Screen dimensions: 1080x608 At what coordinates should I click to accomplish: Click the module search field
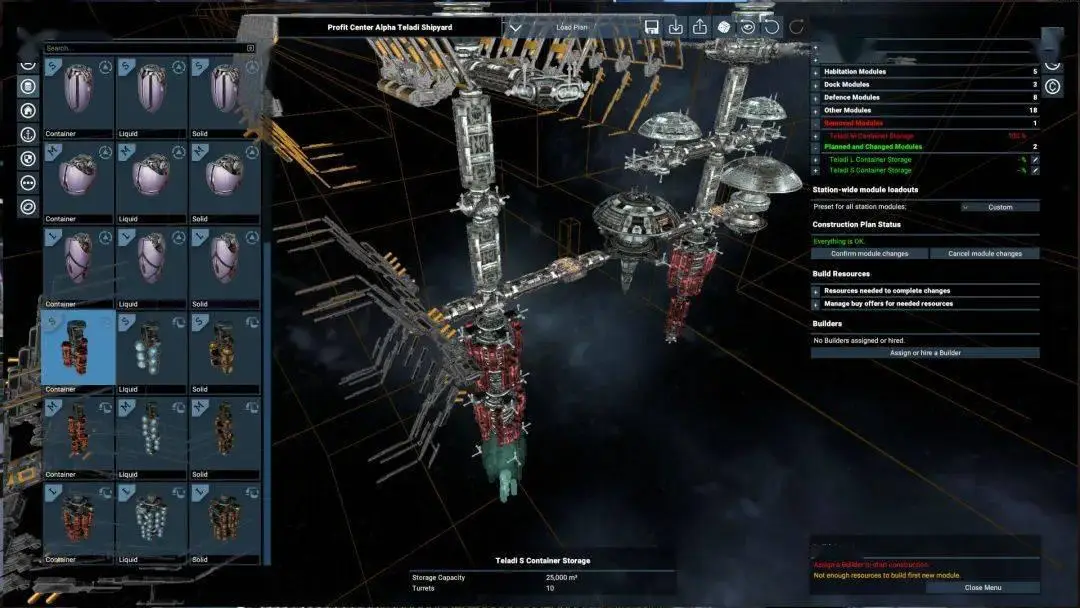145,48
